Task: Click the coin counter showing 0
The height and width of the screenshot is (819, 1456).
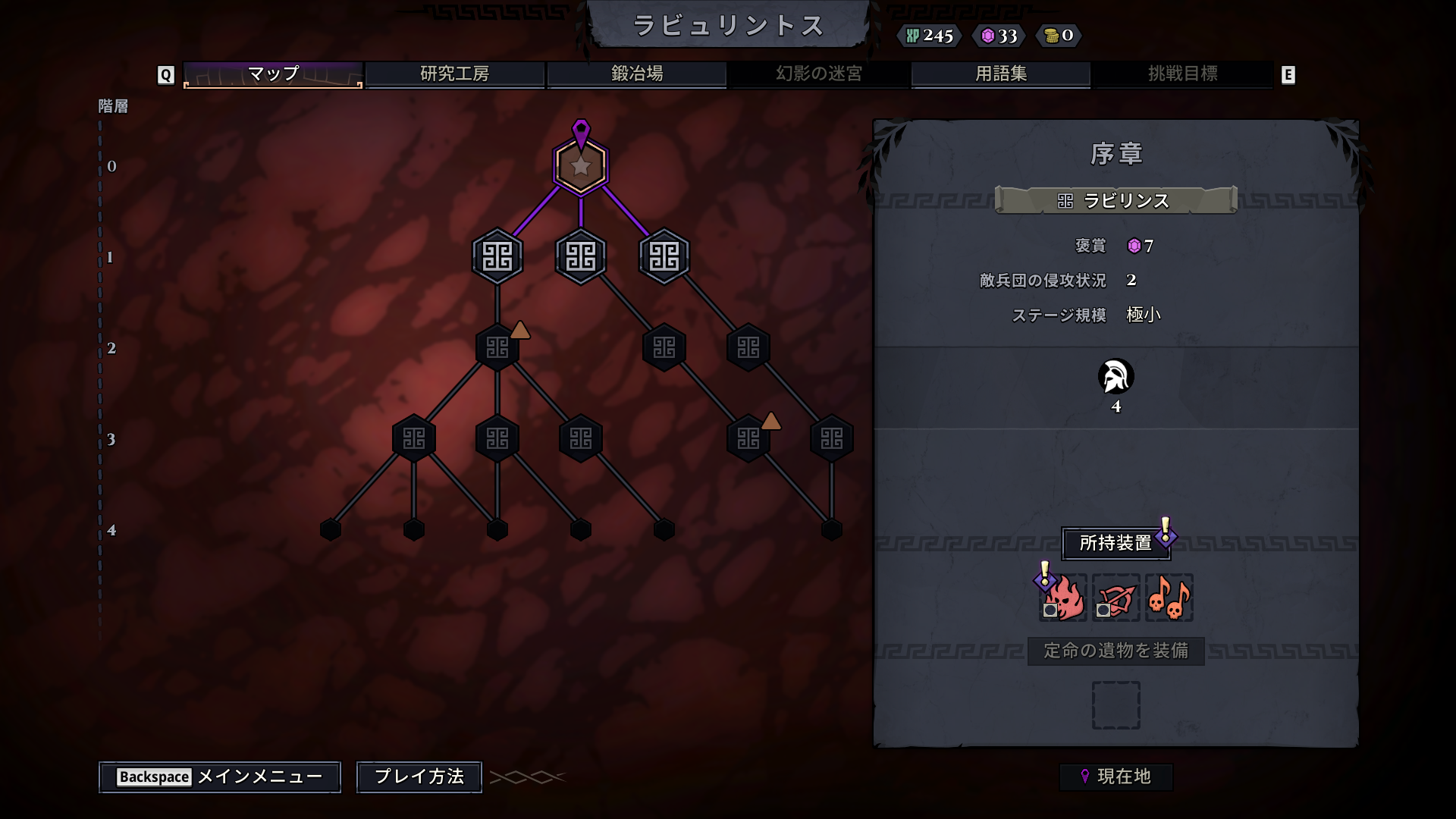Action: [1059, 35]
